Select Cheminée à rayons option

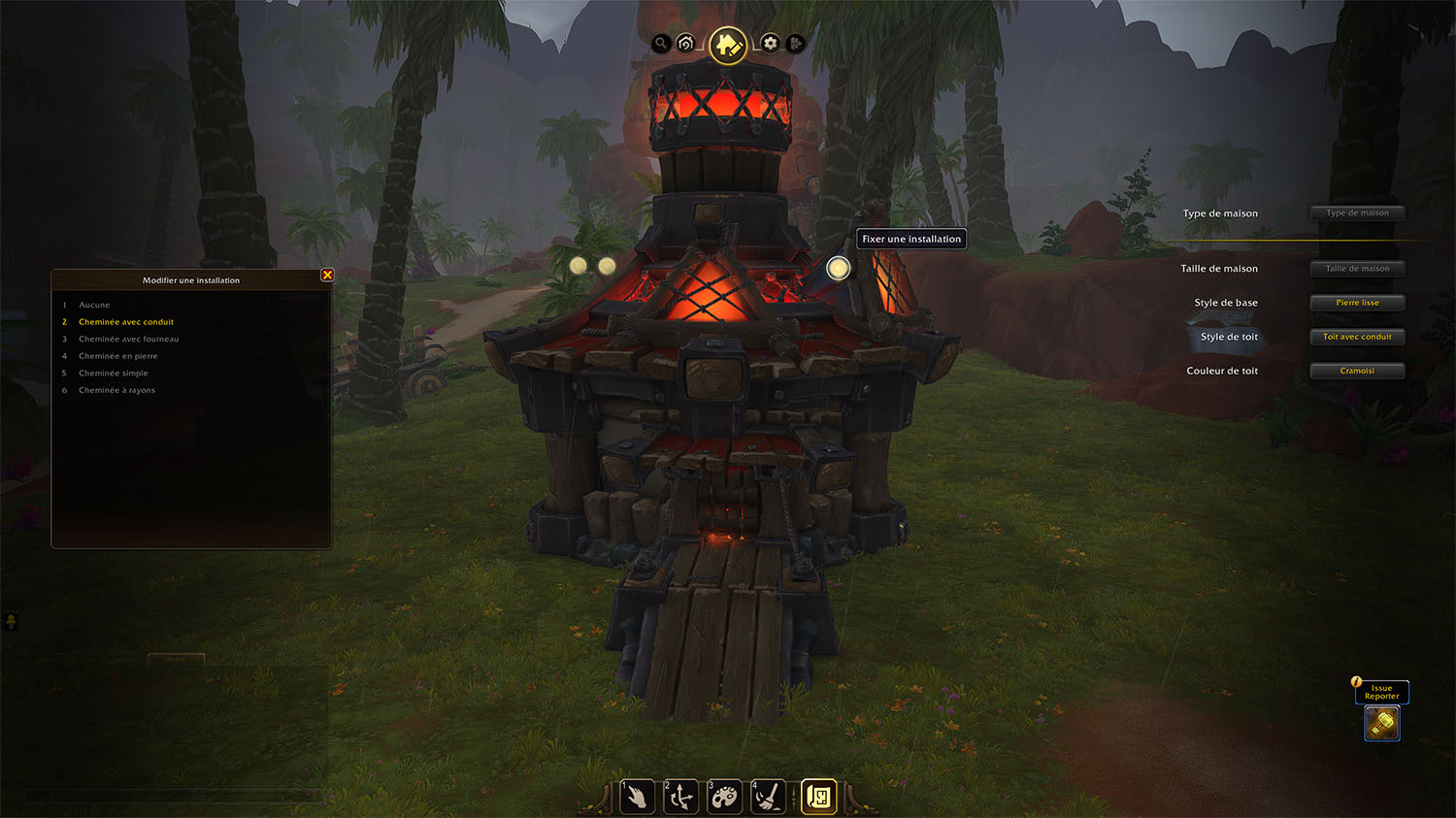point(116,390)
